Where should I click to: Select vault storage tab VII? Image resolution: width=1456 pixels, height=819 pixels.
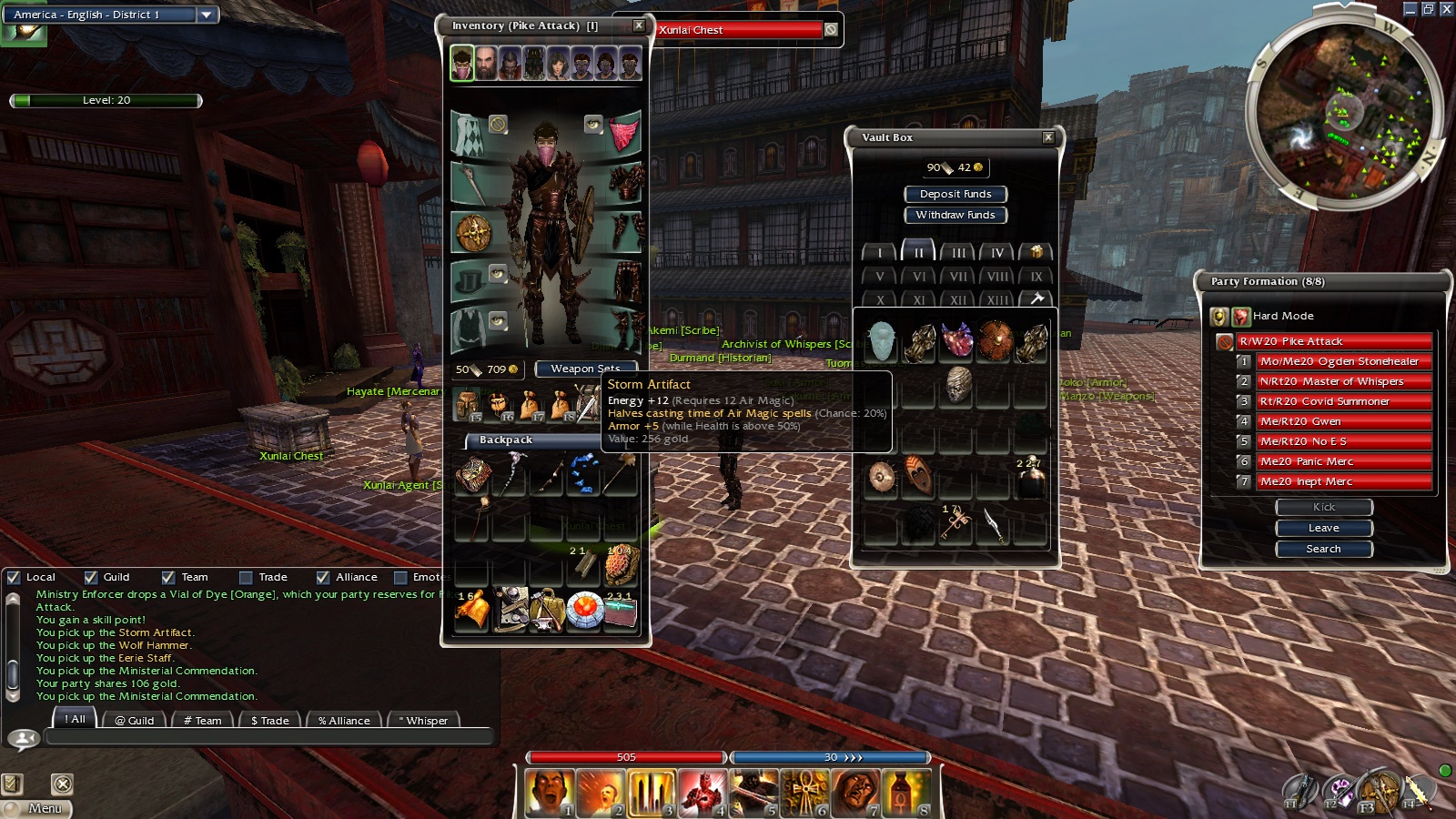point(958,277)
